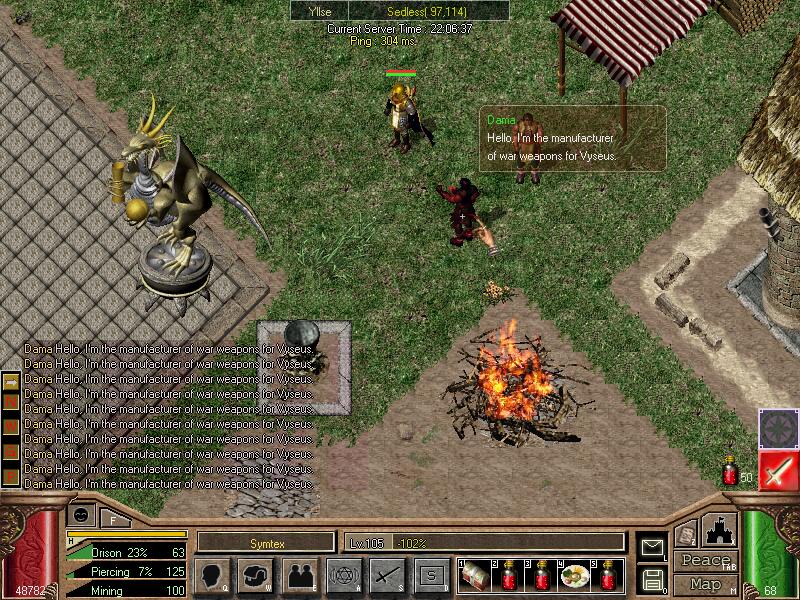This screenshot has width=800, height=600.
Task: Select the purple compass rune icon
Action: click(777, 427)
